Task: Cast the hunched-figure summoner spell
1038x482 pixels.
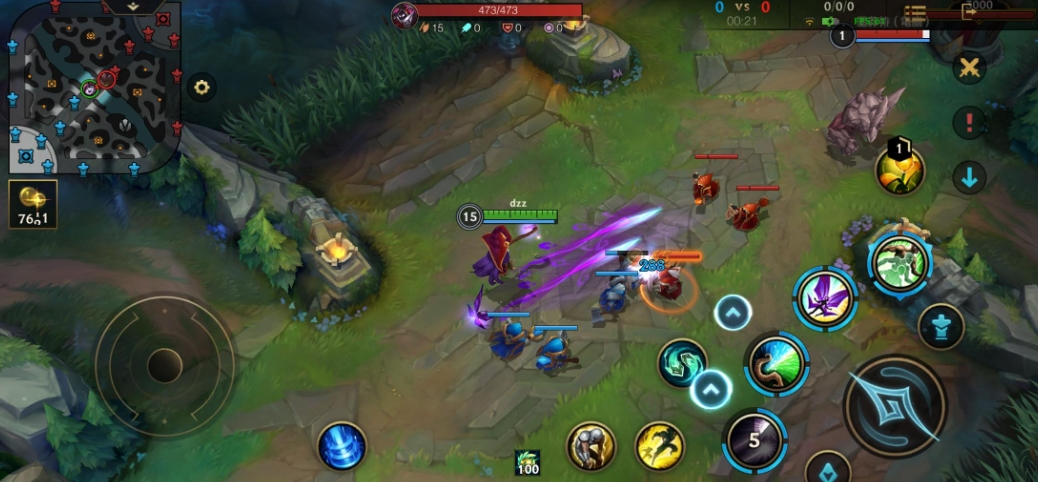Action: click(x=591, y=445)
